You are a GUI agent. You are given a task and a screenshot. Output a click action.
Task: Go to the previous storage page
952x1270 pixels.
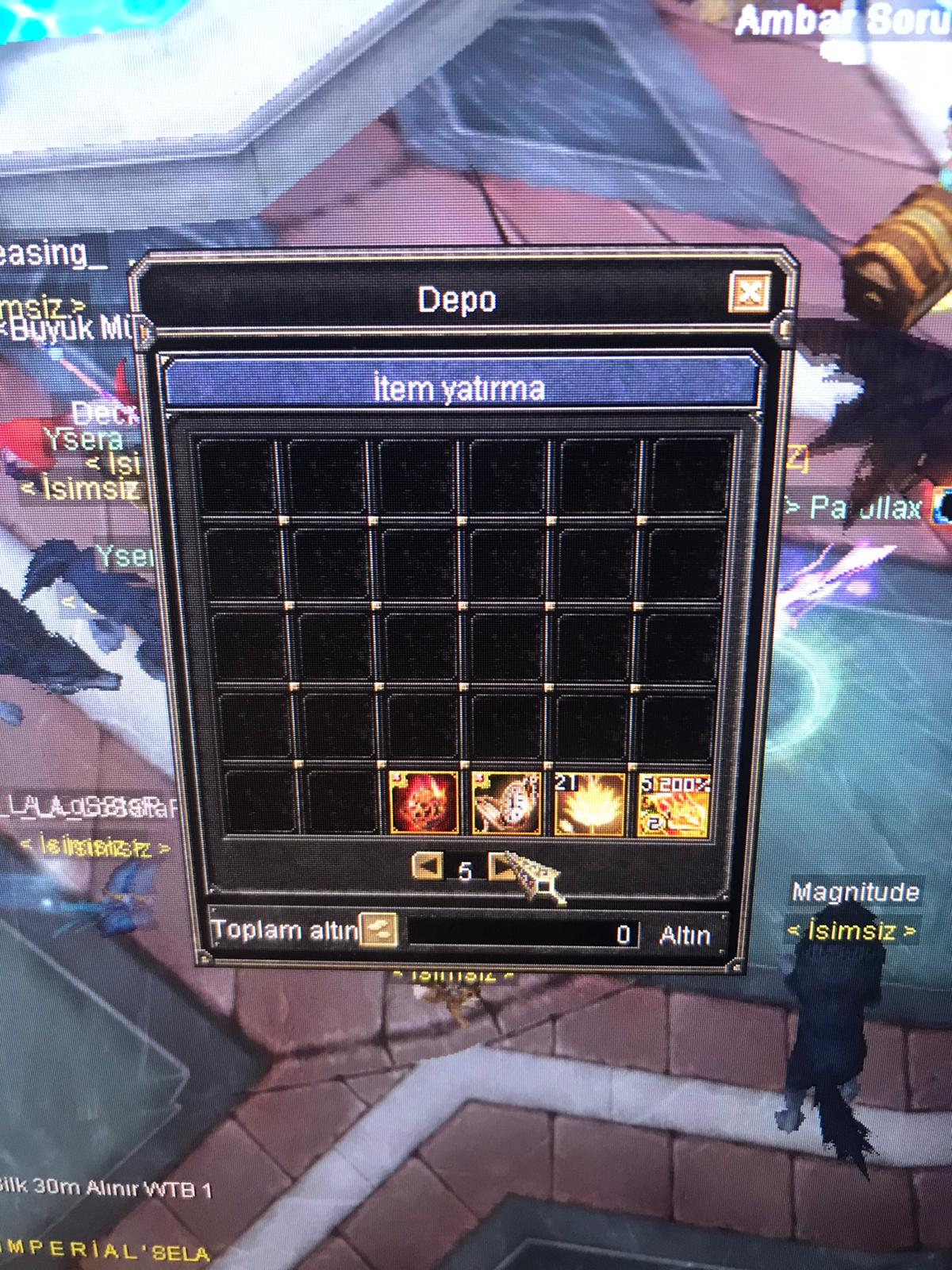[428, 866]
